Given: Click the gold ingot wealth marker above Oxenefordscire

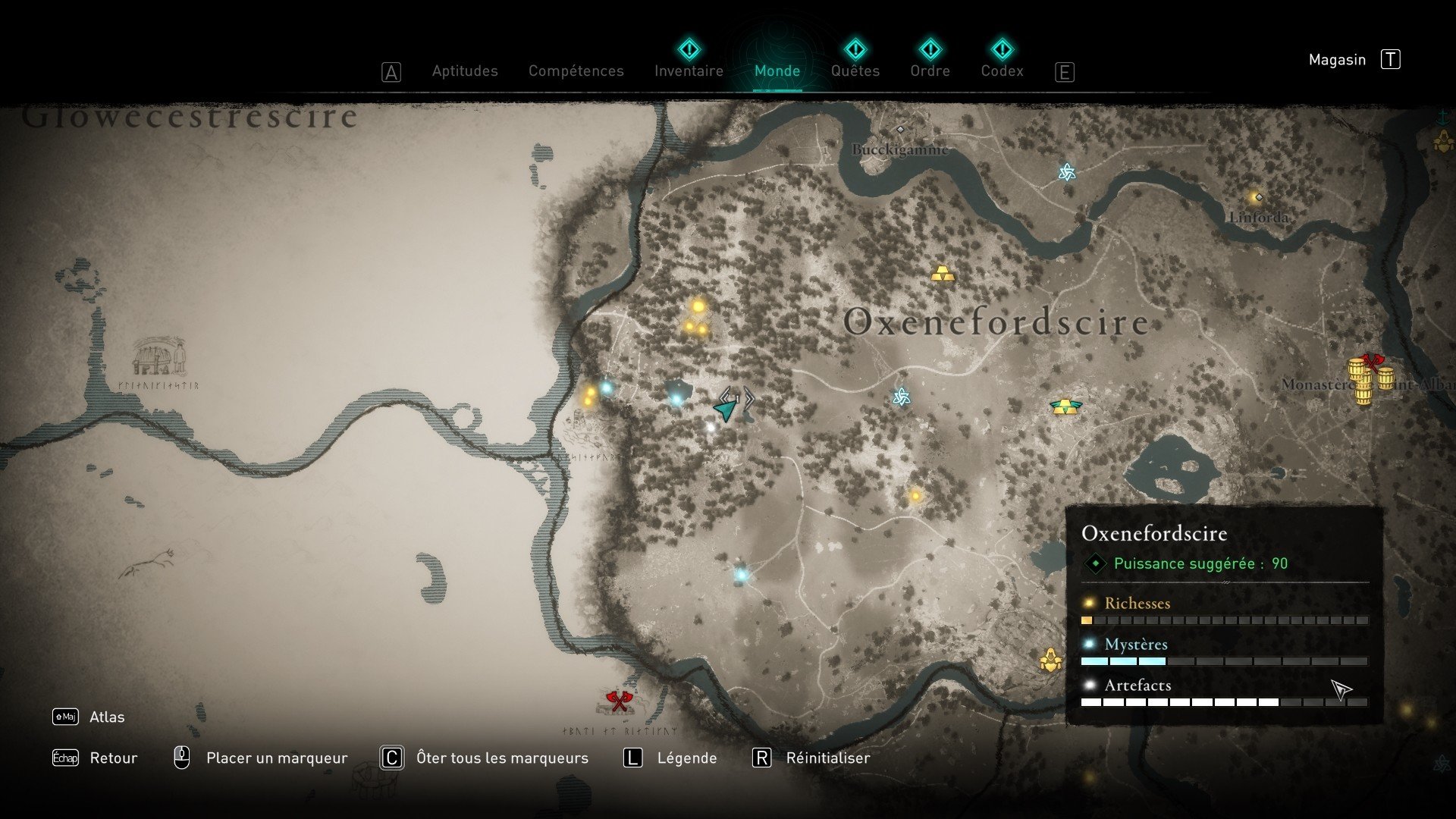Looking at the screenshot, I should 943,274.
